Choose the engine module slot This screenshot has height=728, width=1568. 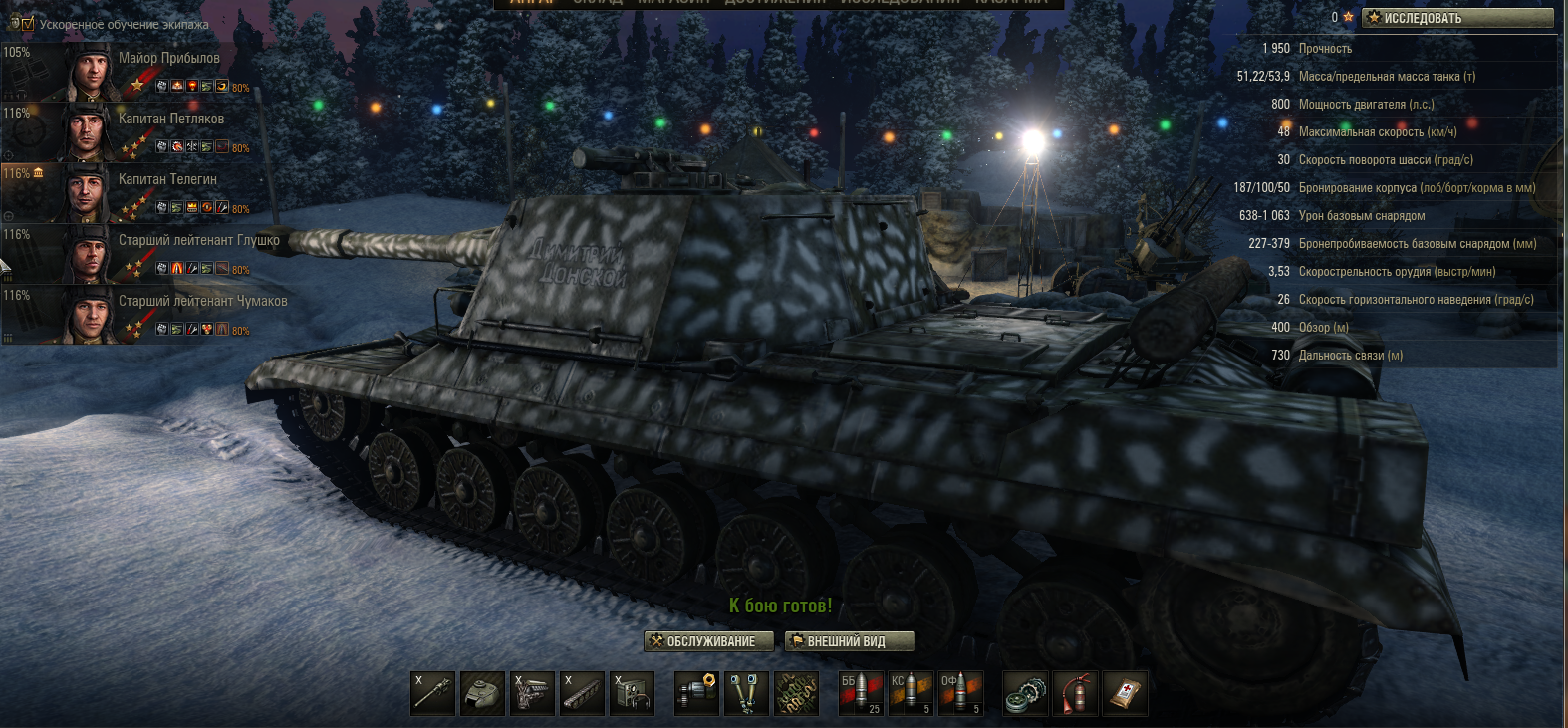(532, 693)
